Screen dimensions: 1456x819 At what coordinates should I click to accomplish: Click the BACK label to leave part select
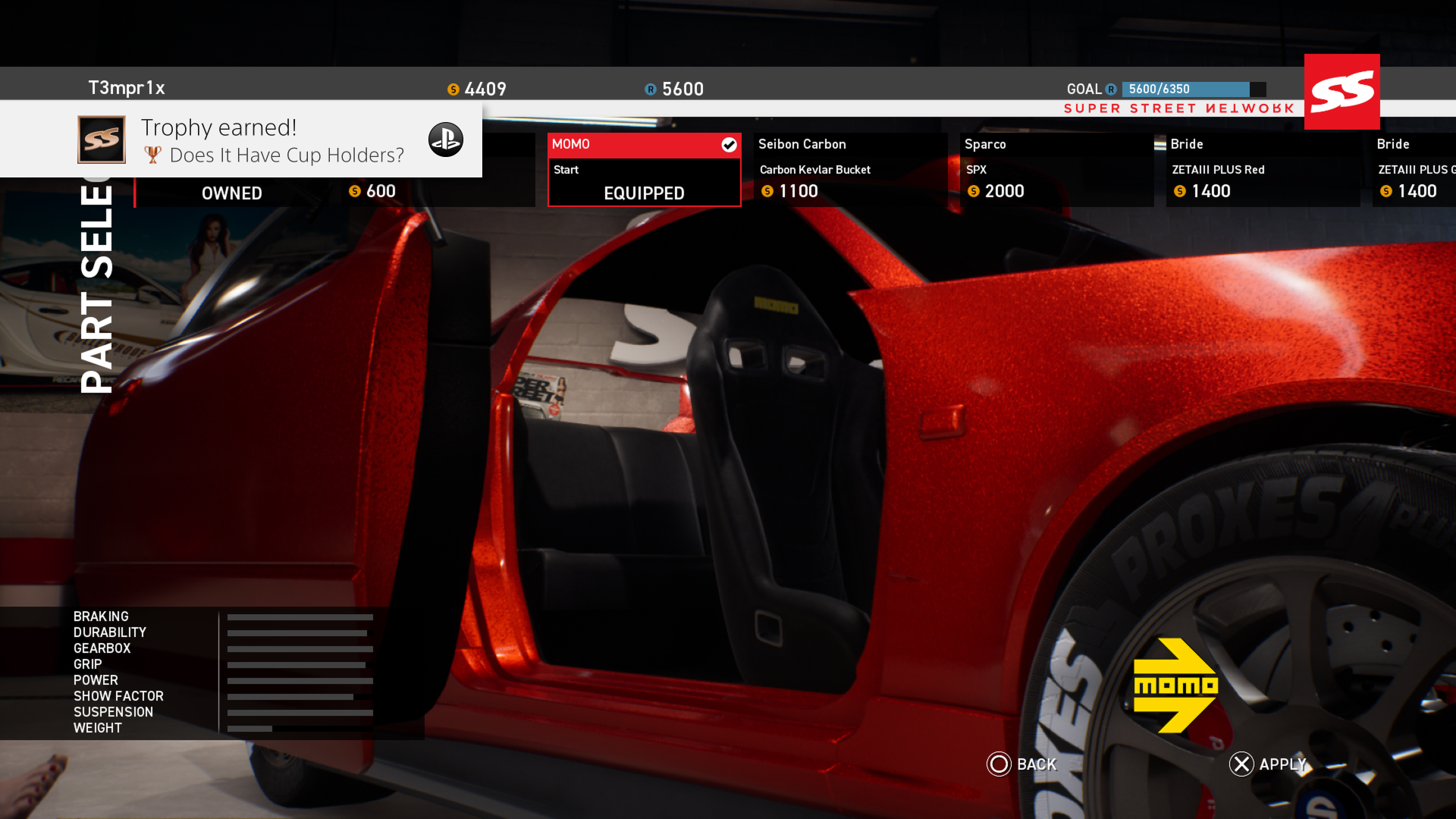click(1036, 764)
